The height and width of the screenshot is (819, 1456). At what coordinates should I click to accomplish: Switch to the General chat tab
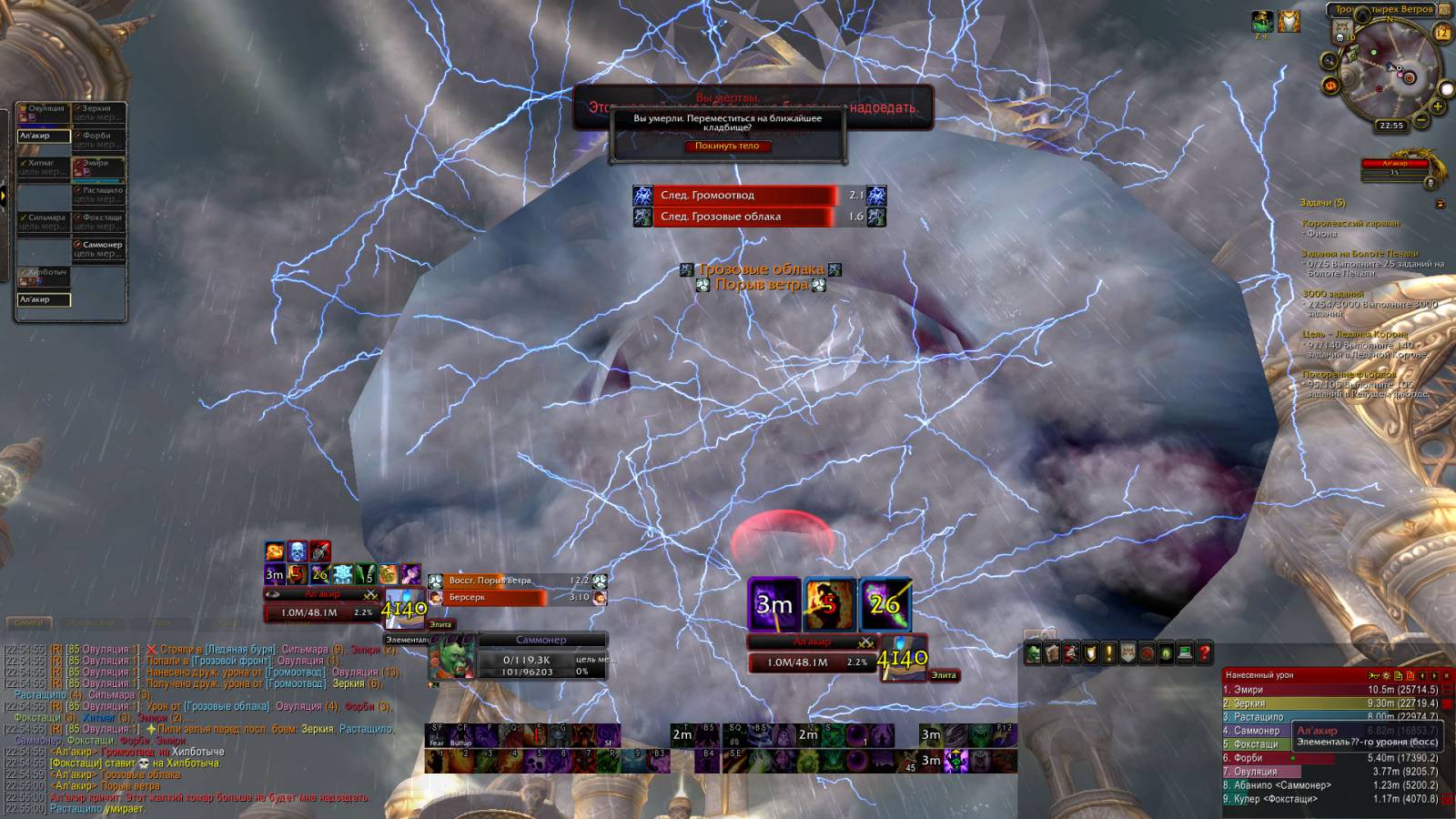(x=28, y=623)
